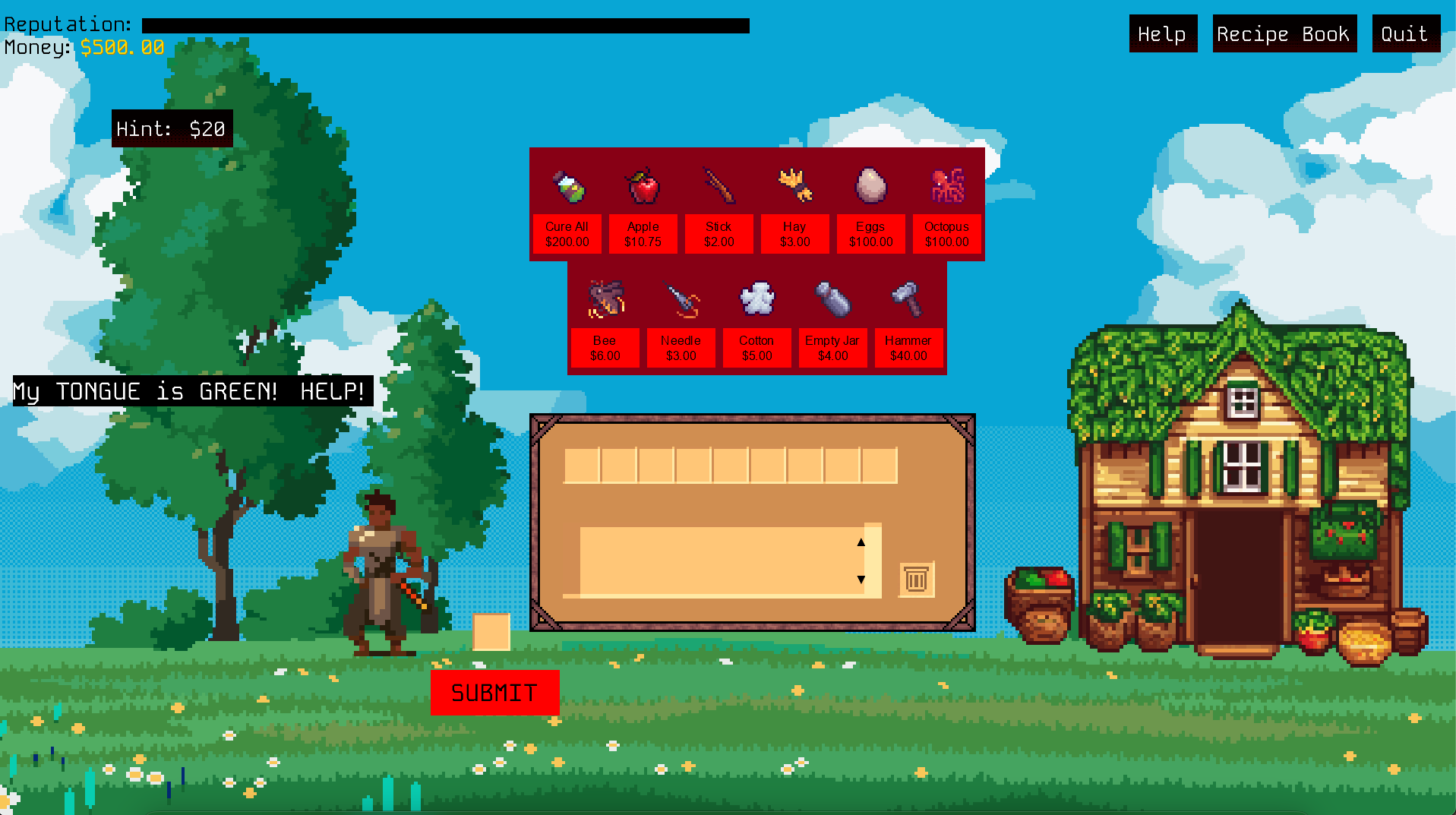Select the Bee ingredient
Screen dimensions: 1456x815
[605, 347]
